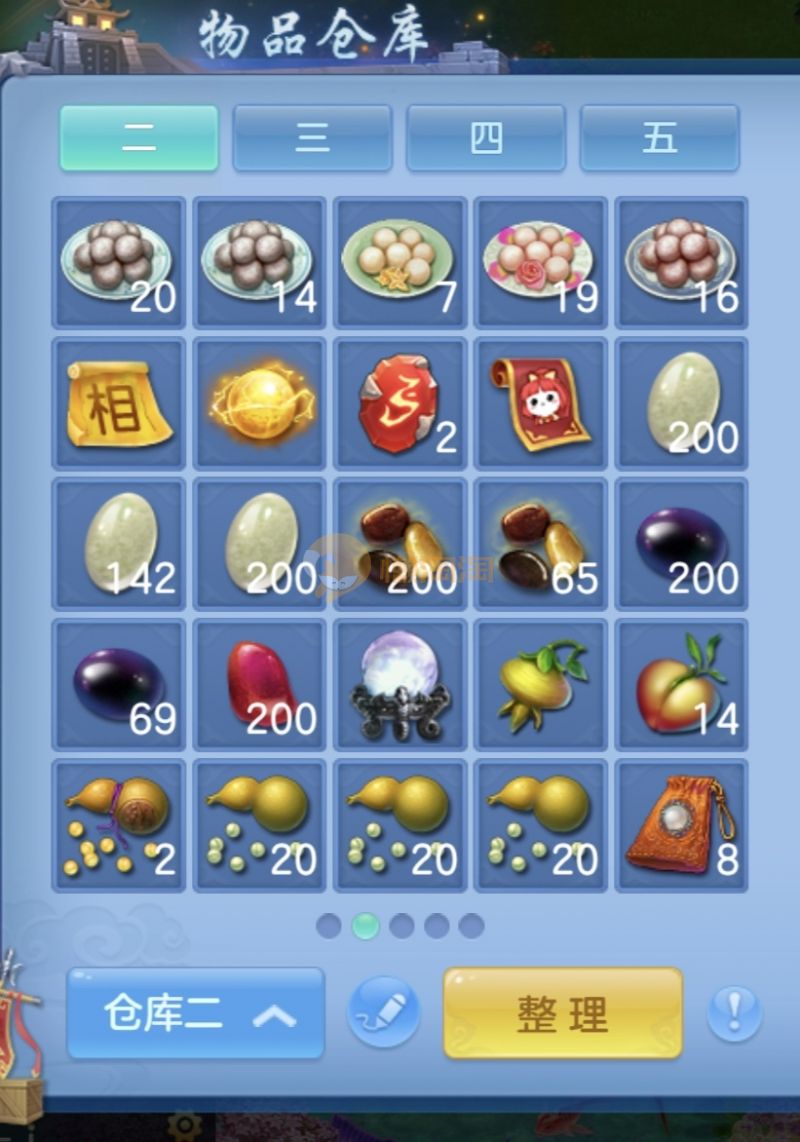
Task: Switch to warehouse tab 四
Action: pyautogui.click(x=486, y=138)
